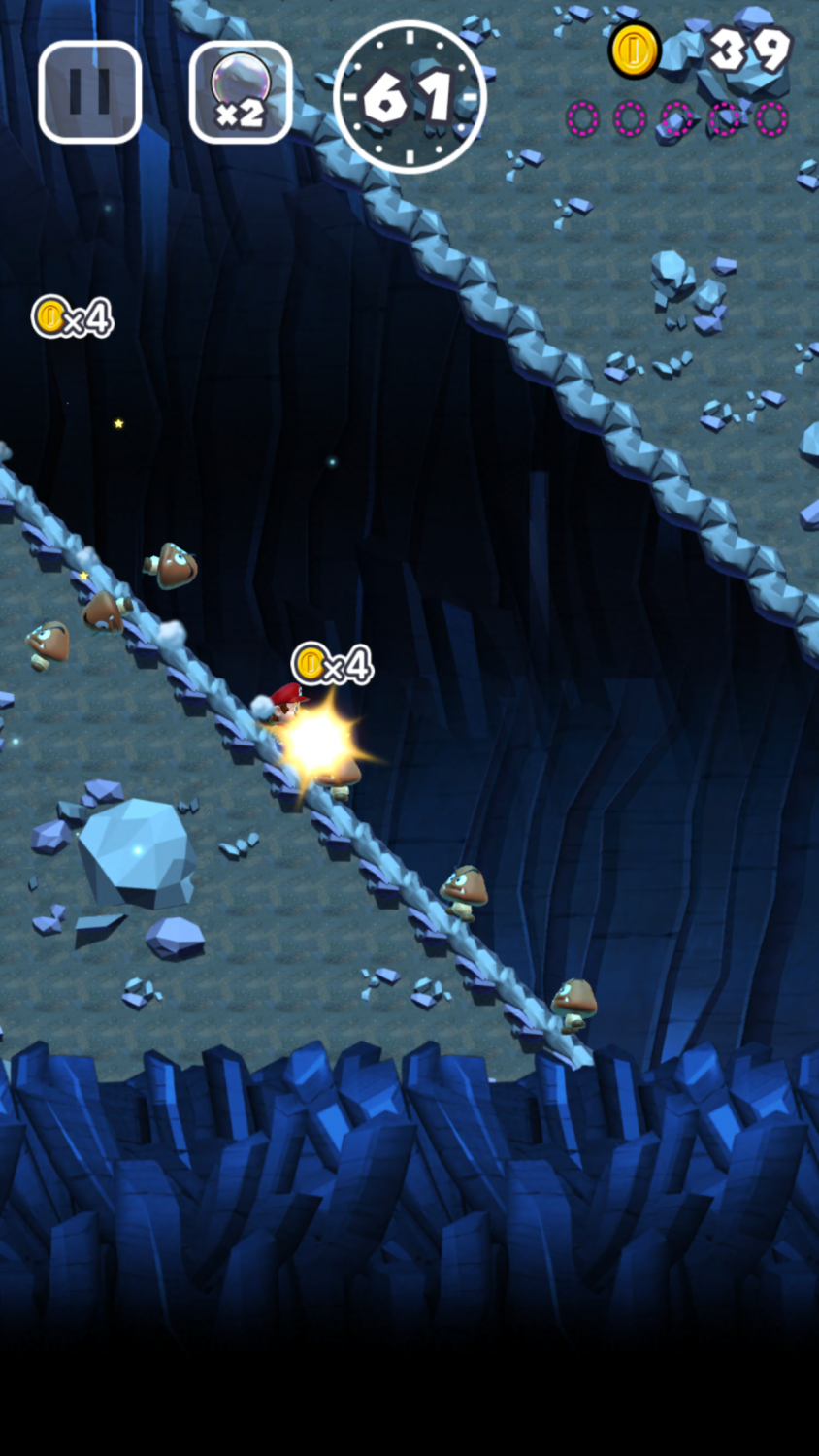819x1456 pixels.
Task: Pause the game
Action: 90,92
